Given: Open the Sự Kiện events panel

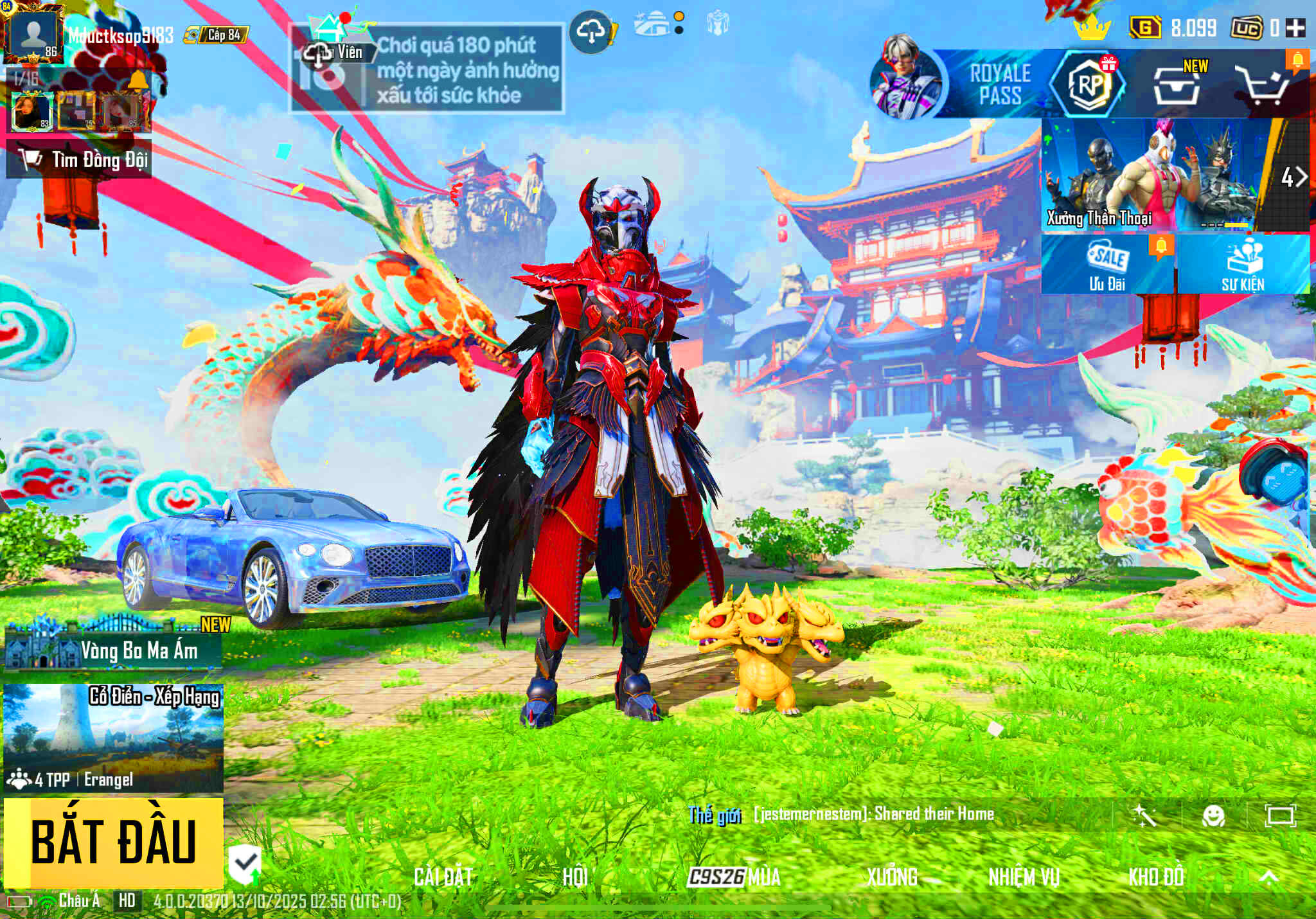Looking at the screenshot, I should coord(1243,264).
